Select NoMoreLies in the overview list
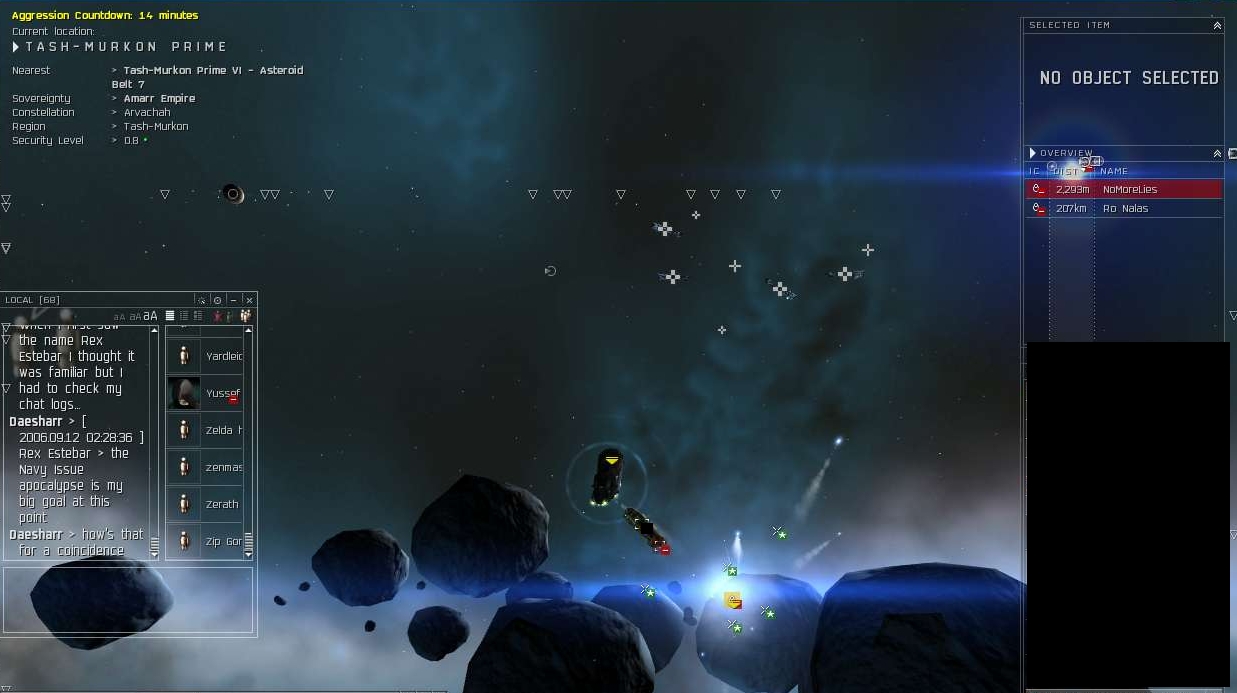1237x693 pixels. pyautogui.click(x=1129, y=189)
